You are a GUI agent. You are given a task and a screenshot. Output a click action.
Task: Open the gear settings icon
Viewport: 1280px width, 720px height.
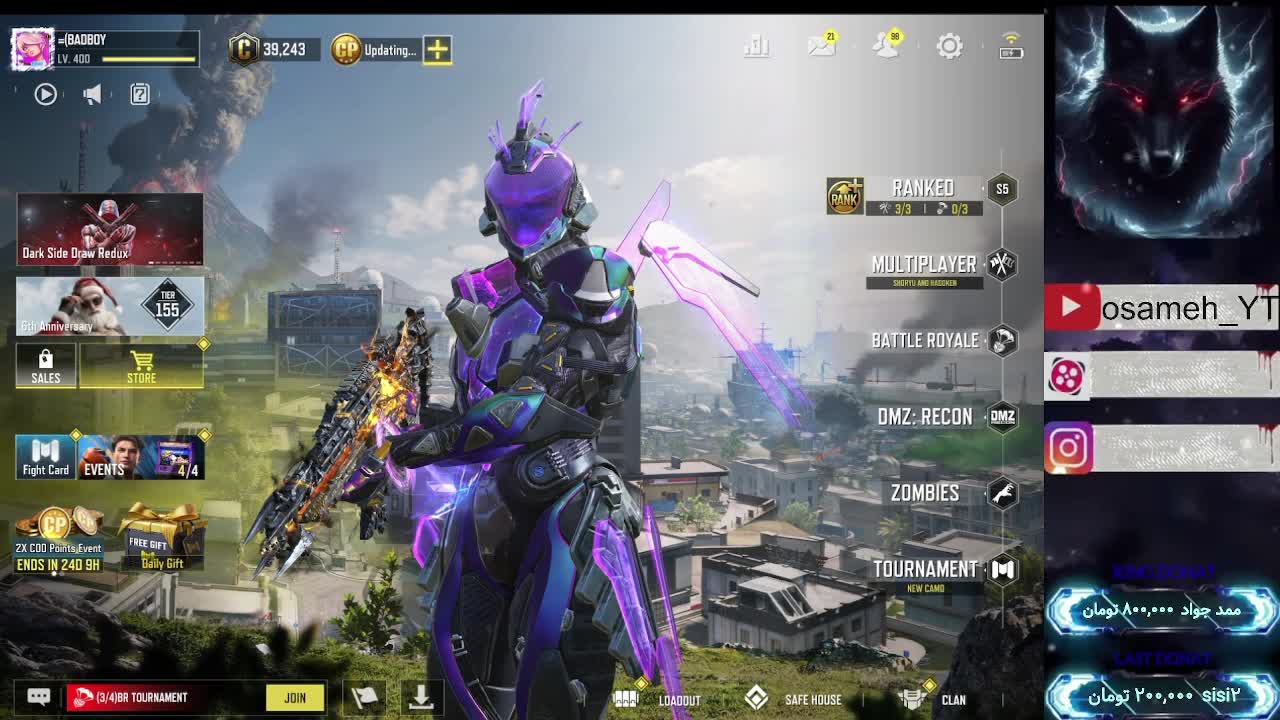(x=949, y=46)
